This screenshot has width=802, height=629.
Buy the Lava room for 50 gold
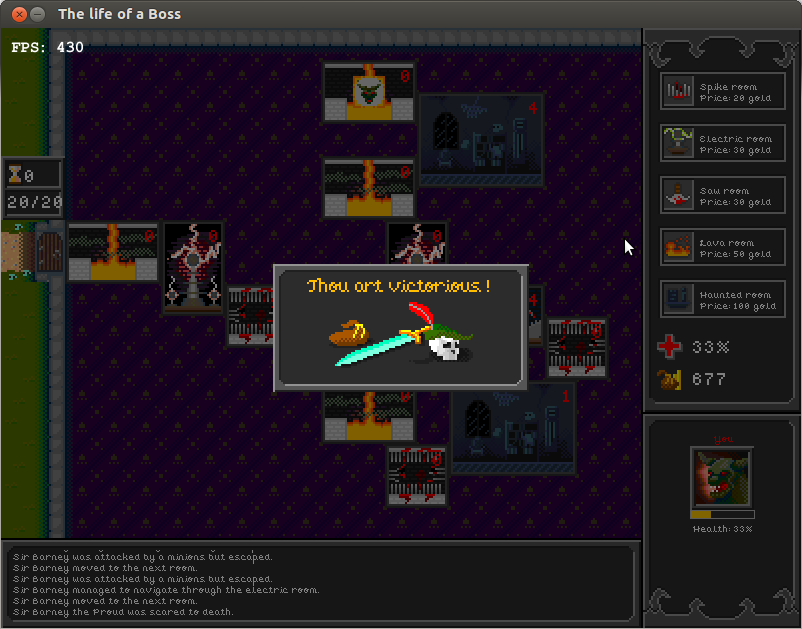[x=723, y=247]
